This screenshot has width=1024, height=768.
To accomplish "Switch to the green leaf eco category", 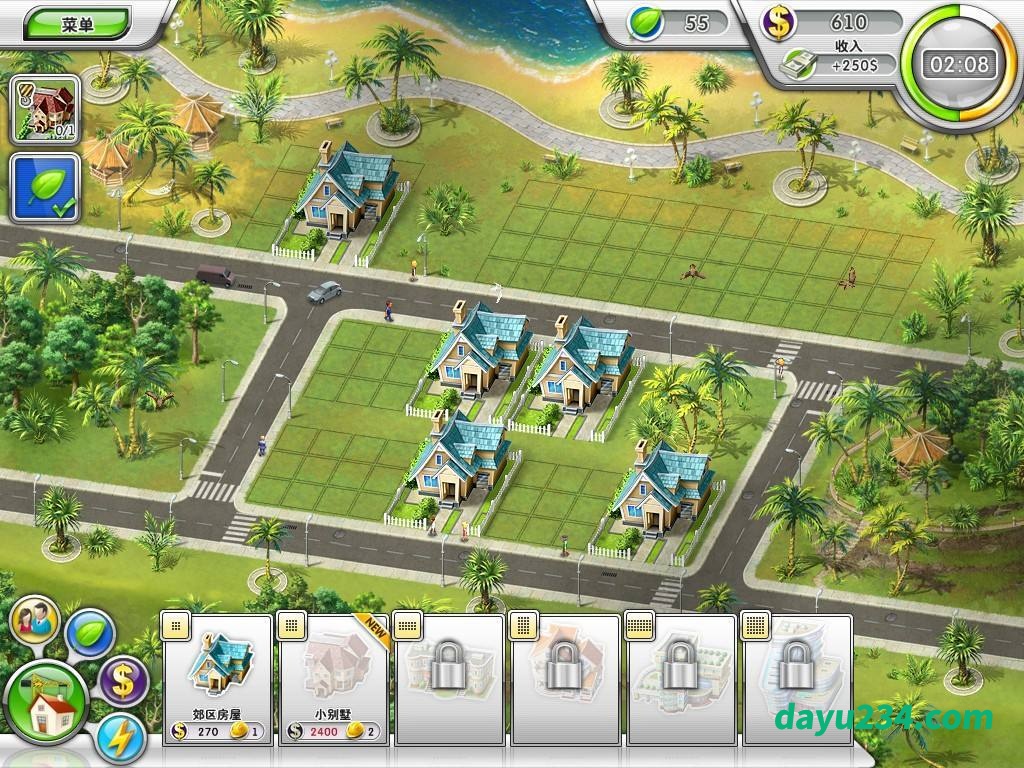I will pyautogui.click(x=90, y=632).
